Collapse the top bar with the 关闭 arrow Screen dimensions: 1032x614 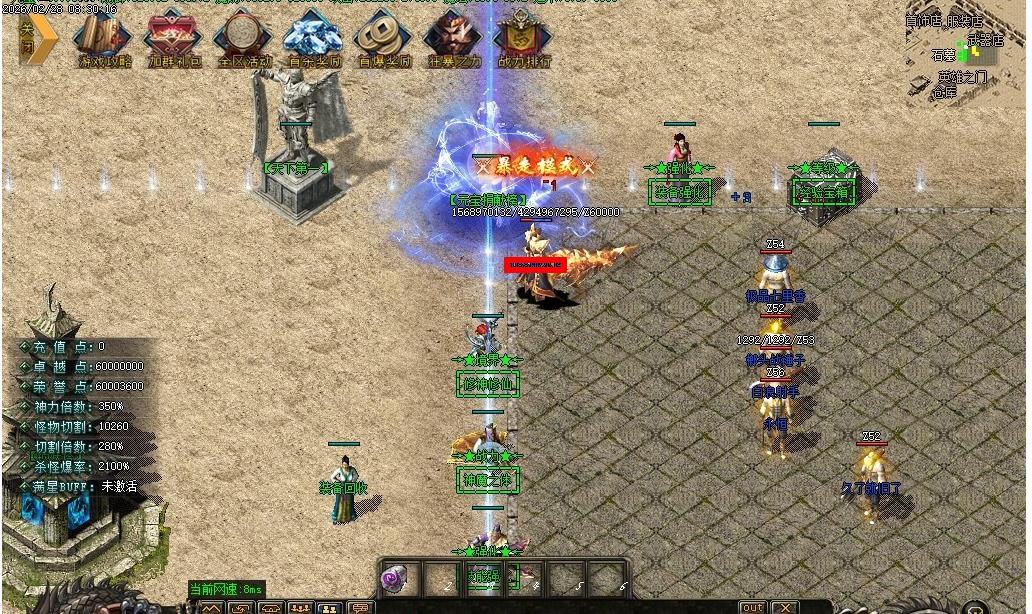(x=33, y=40)
